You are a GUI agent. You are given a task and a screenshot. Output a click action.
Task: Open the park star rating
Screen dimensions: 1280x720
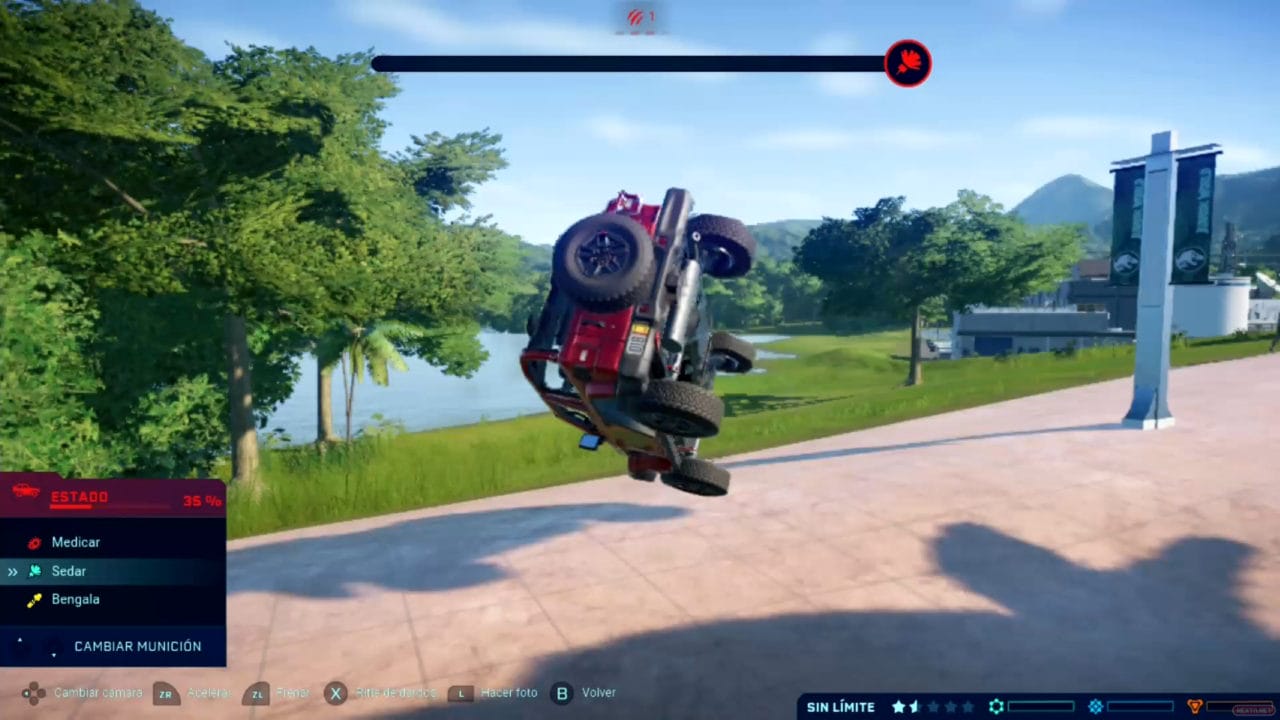pyautogui.click(x=932, y=707)
